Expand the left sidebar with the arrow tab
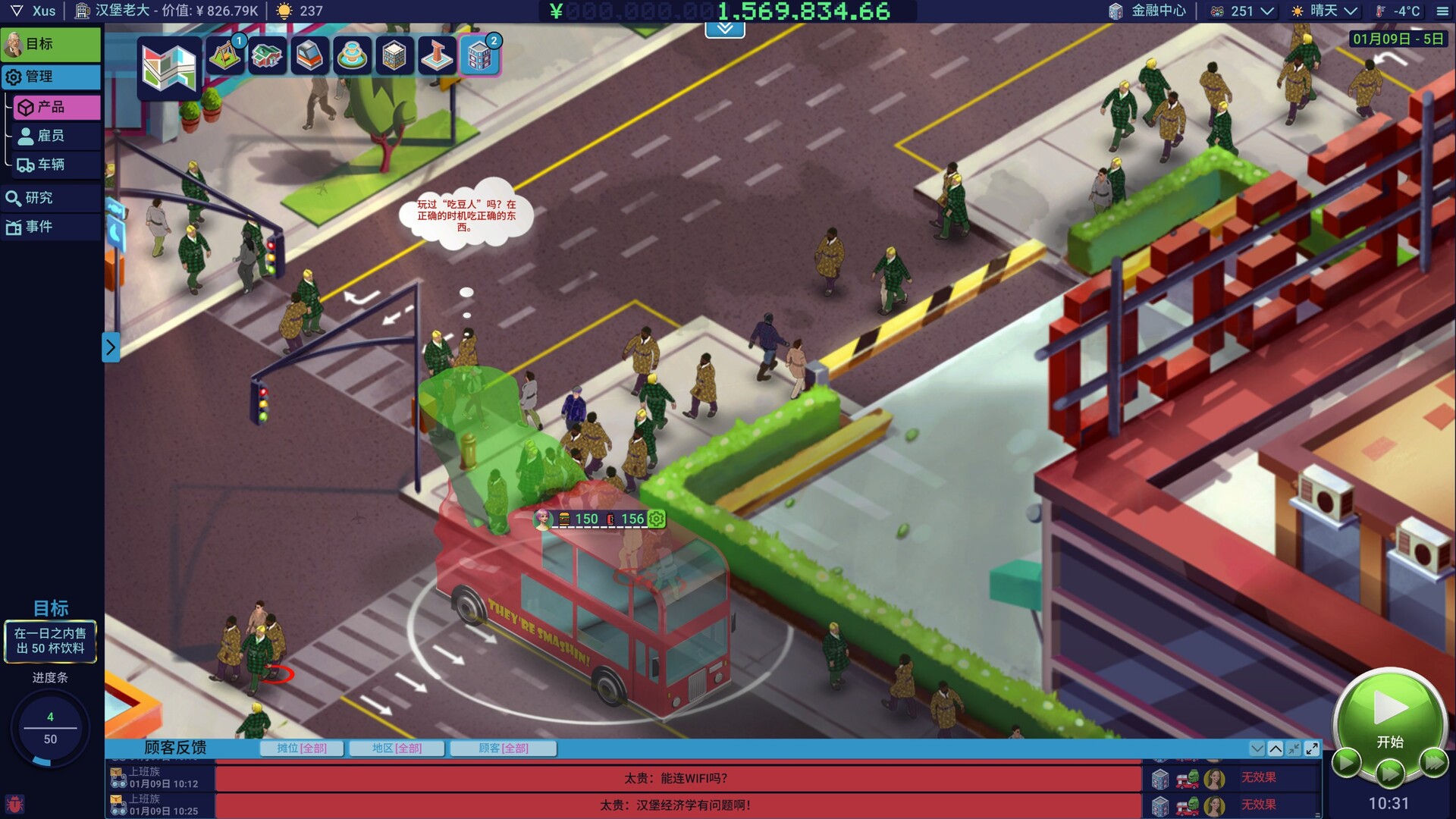 pos(111,347)
